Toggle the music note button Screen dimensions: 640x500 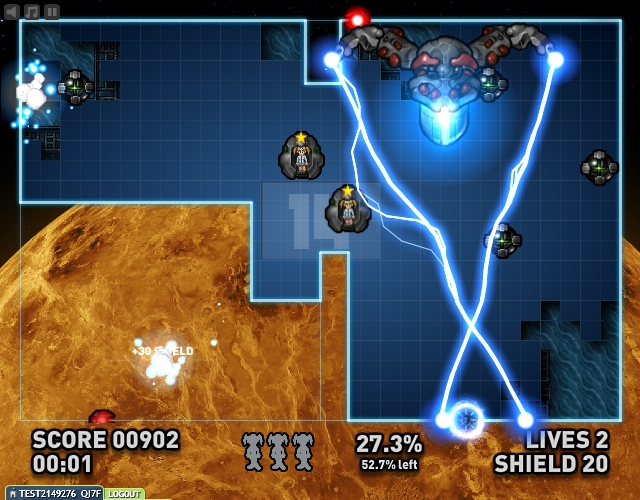[x=32, y=11]
